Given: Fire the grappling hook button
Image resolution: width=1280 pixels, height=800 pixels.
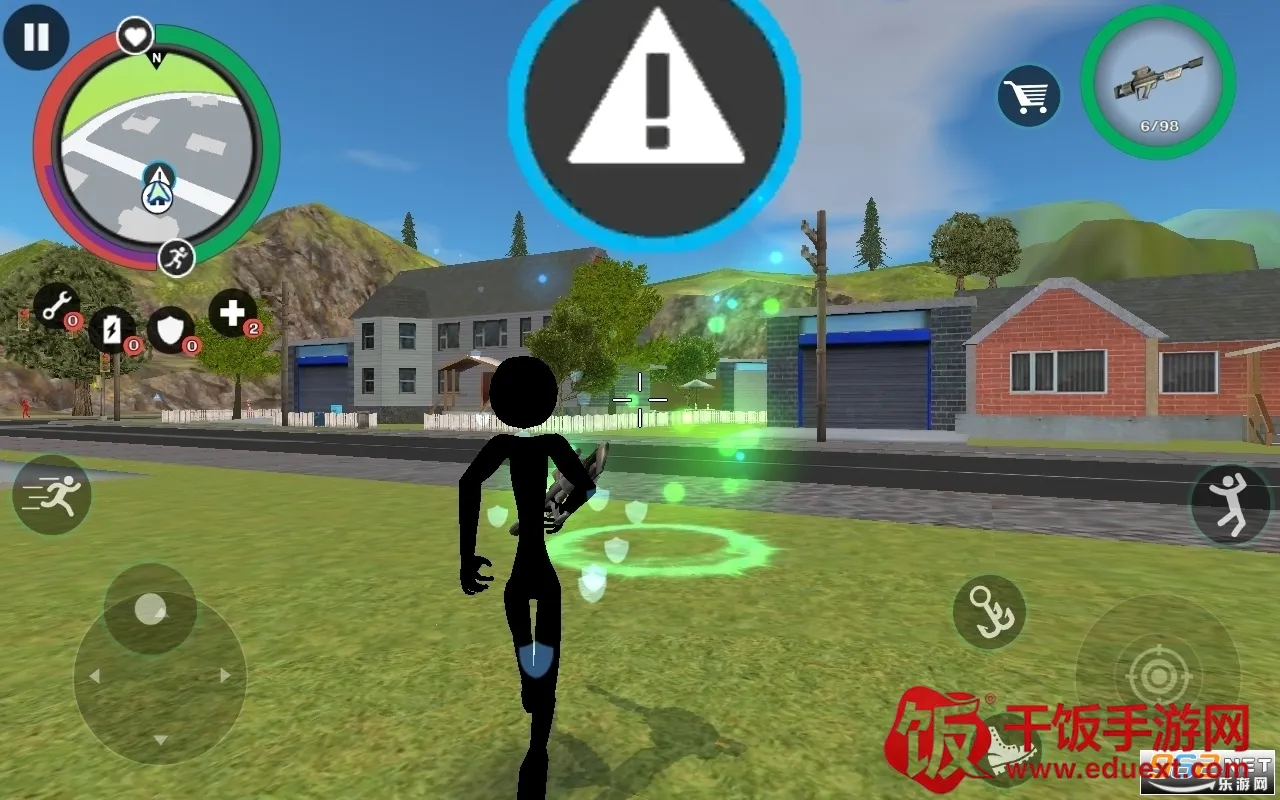Looking at the screenshot, I should (x=989, y=612).
